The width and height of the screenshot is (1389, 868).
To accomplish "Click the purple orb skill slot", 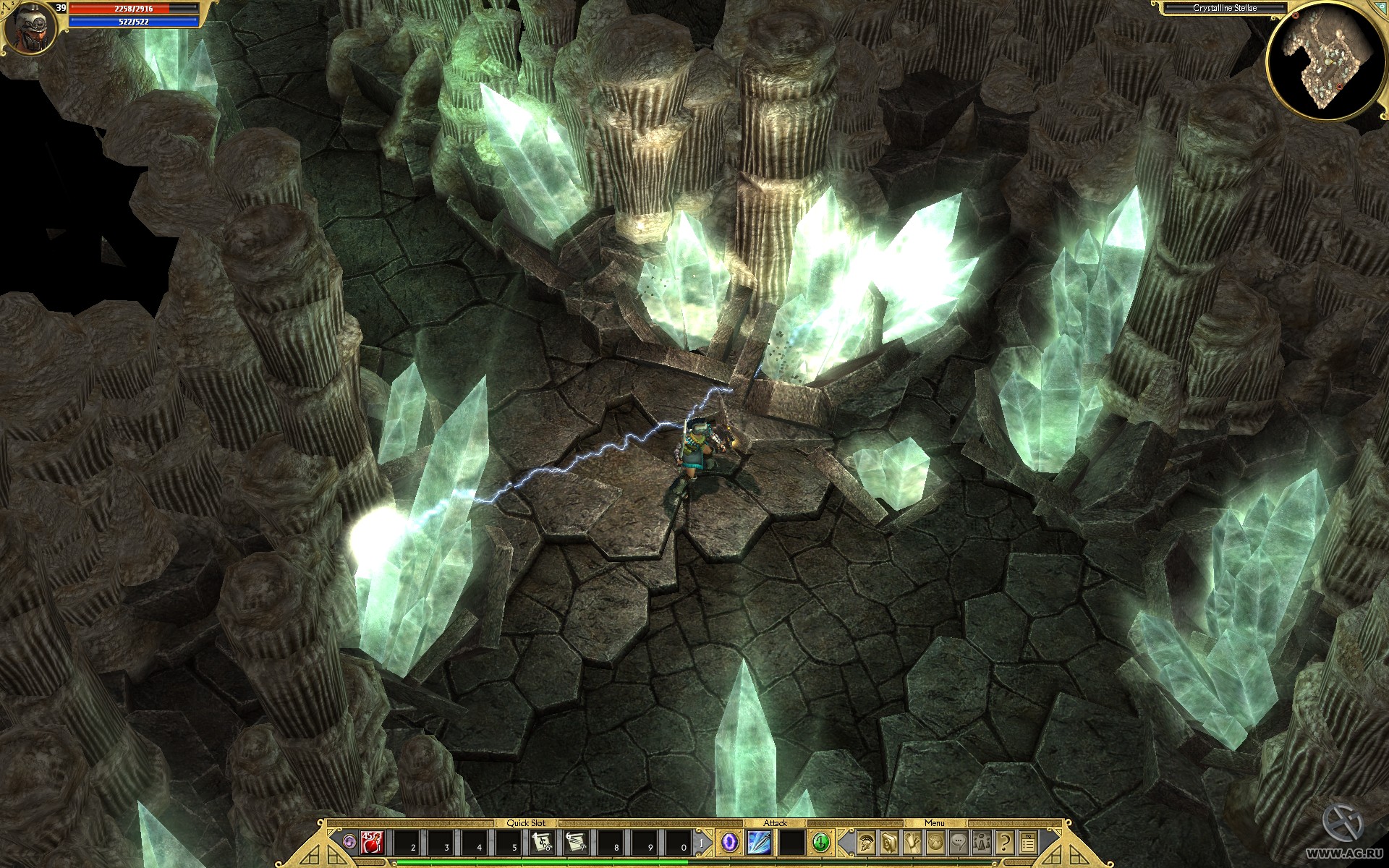I will click(x=731, y=841).
